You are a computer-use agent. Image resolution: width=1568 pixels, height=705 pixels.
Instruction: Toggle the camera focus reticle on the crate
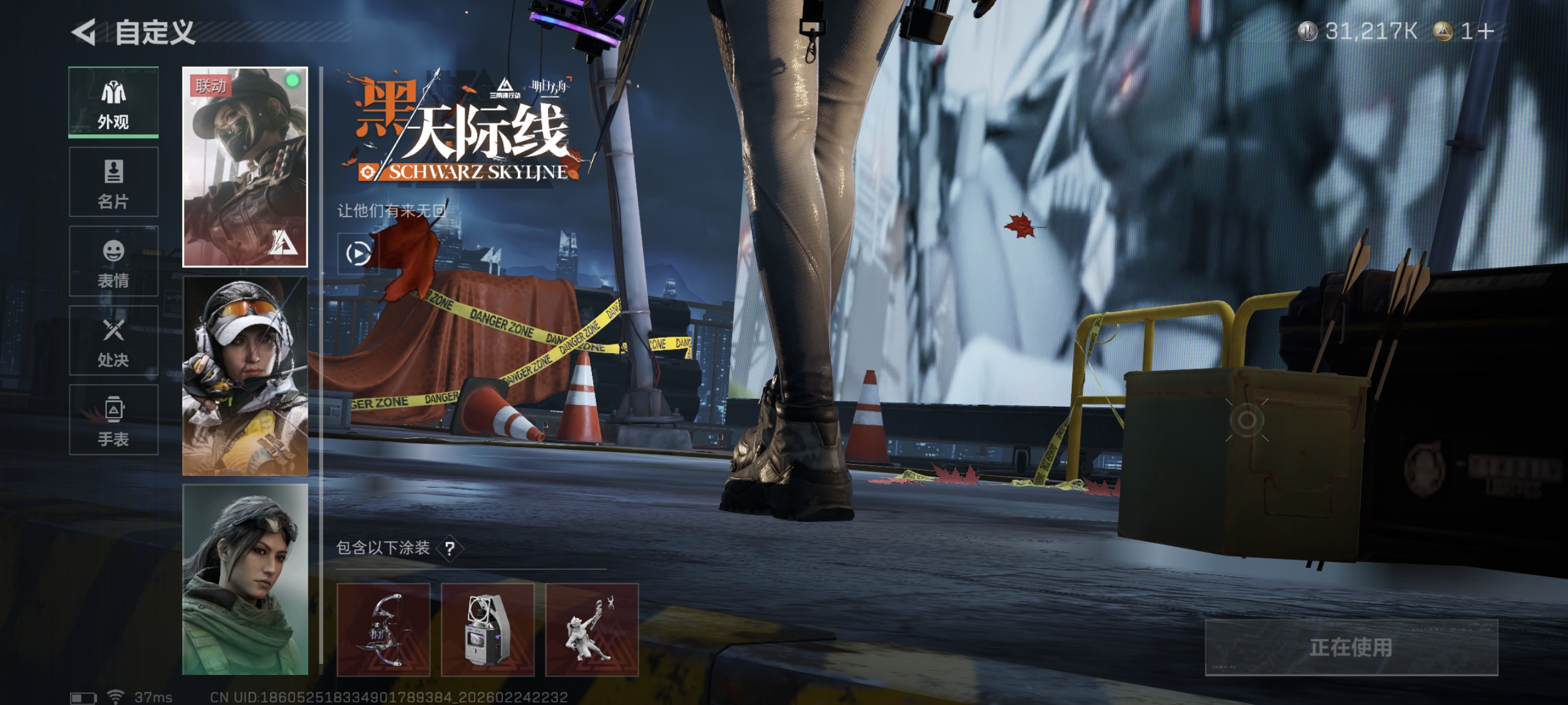point(1247,420)
